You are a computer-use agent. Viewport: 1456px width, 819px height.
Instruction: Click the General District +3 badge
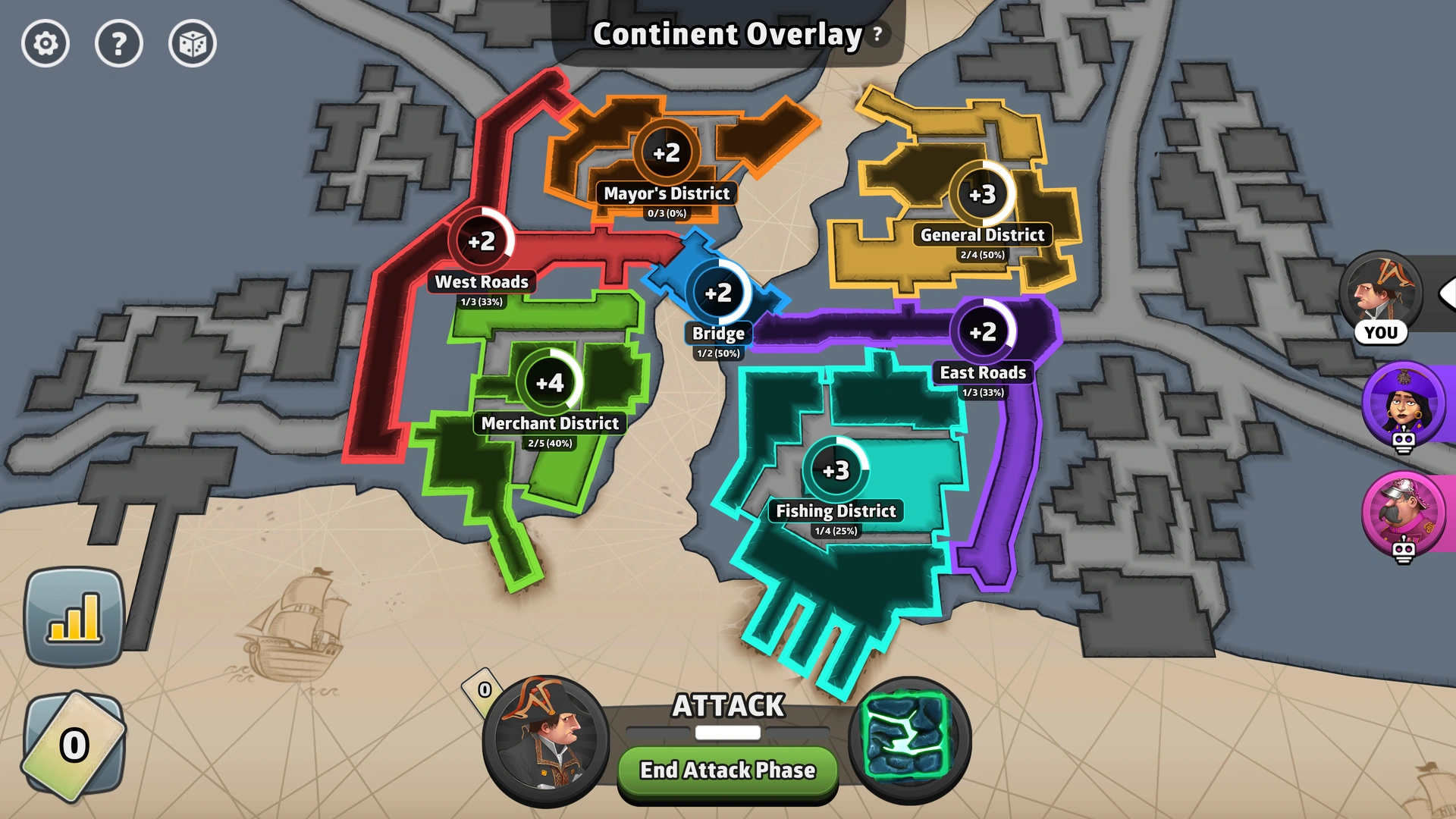pos(982,195)
